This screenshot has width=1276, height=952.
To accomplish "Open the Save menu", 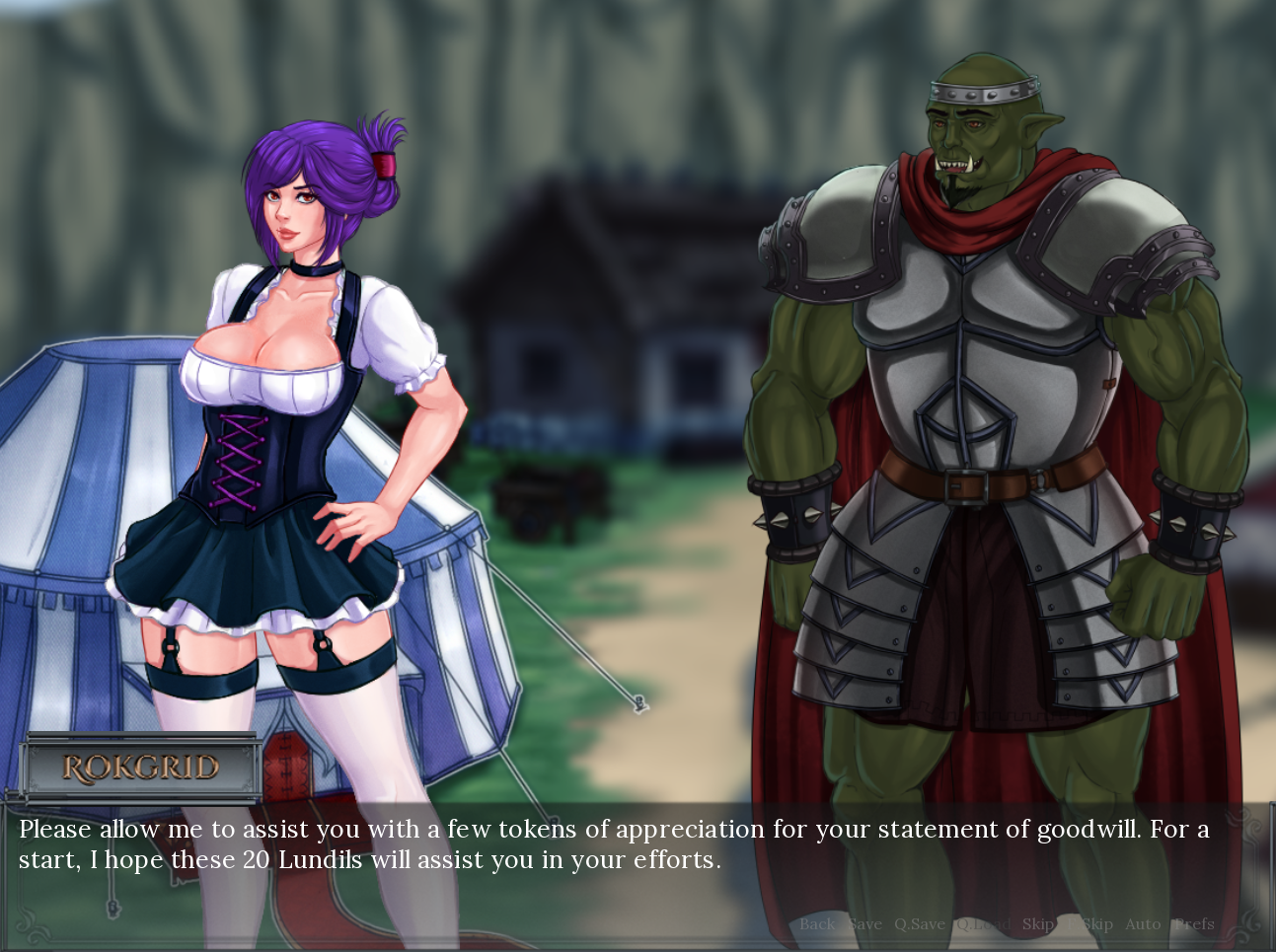I will [x=864, y=924].
